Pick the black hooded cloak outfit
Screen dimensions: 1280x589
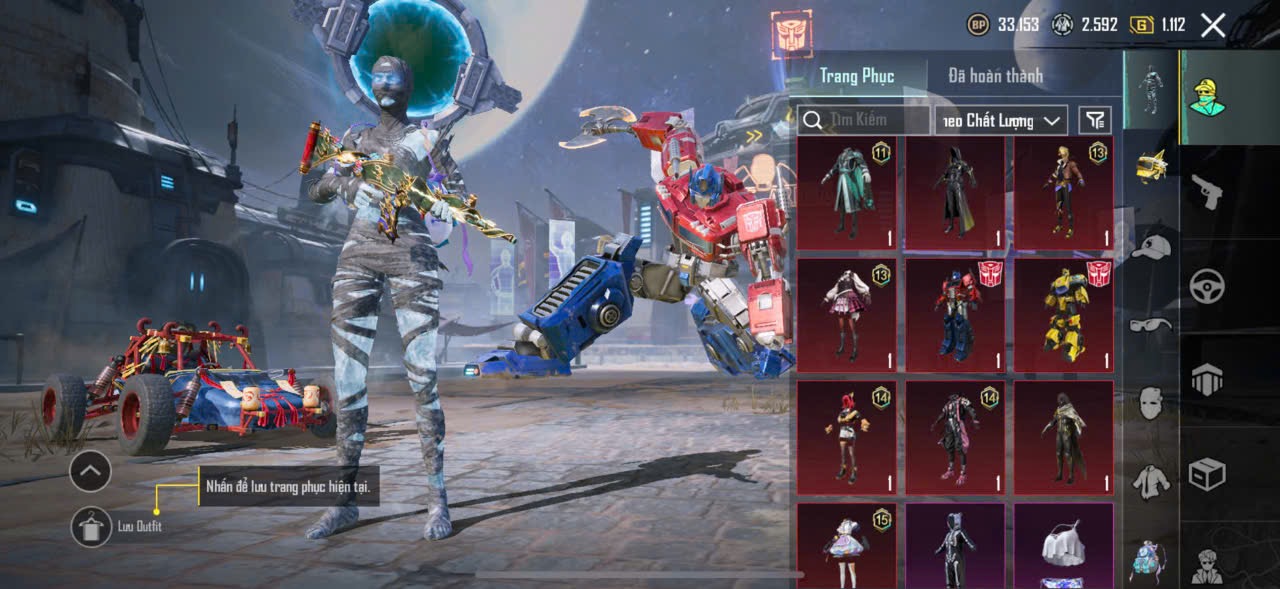point(955,192)
